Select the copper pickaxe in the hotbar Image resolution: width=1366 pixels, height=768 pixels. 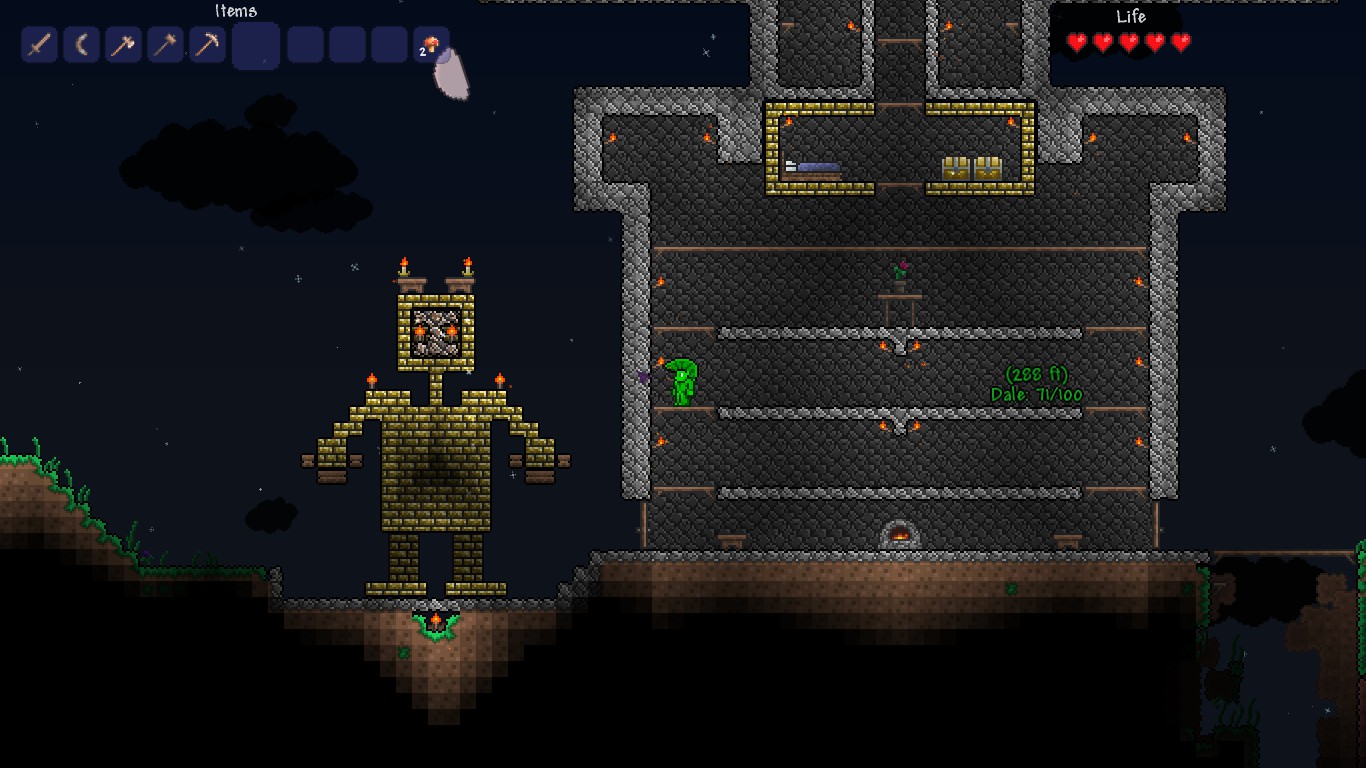point(207,44)
